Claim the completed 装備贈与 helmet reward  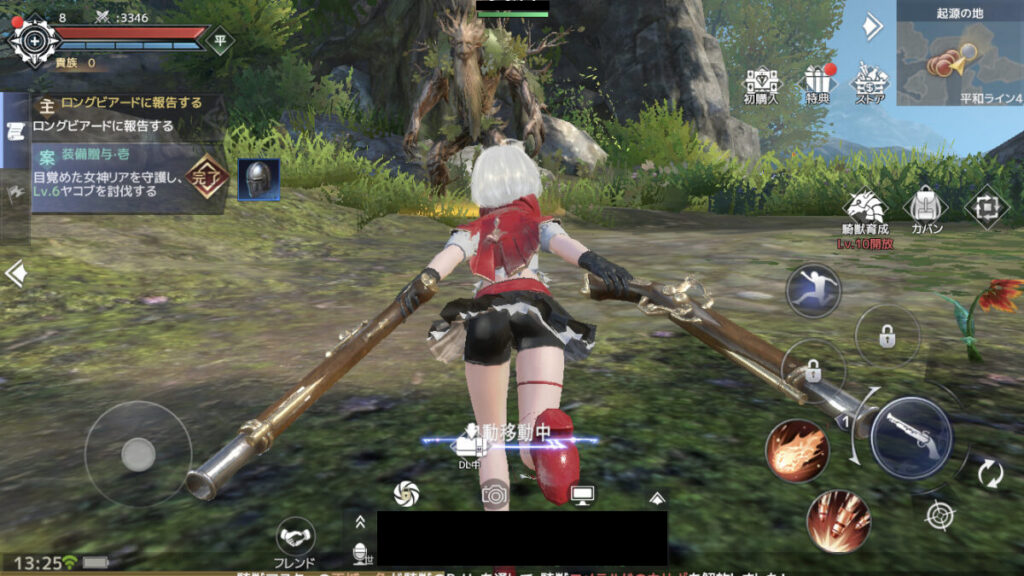tap(258, 179)
